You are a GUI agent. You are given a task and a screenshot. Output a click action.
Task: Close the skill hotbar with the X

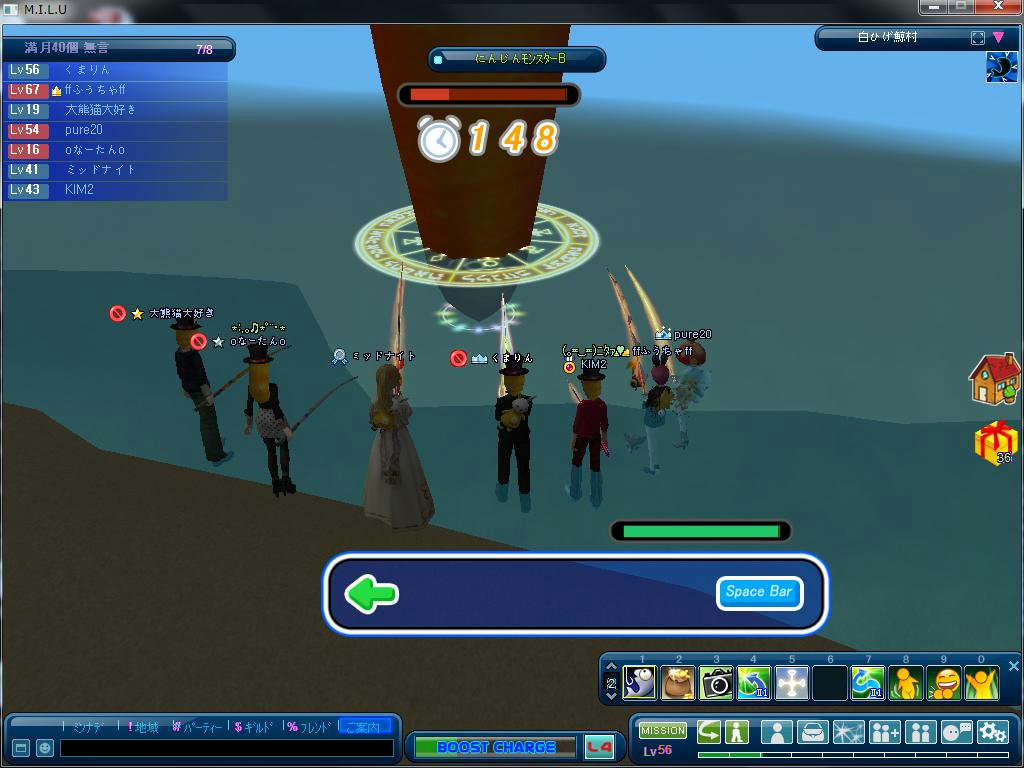click(x=1013, y=666)
